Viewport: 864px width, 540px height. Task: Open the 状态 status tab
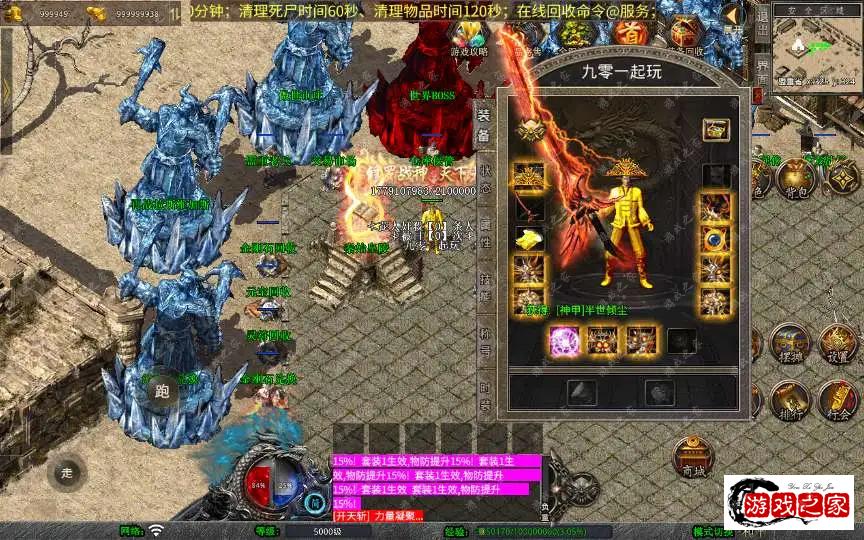click(484, 178)
